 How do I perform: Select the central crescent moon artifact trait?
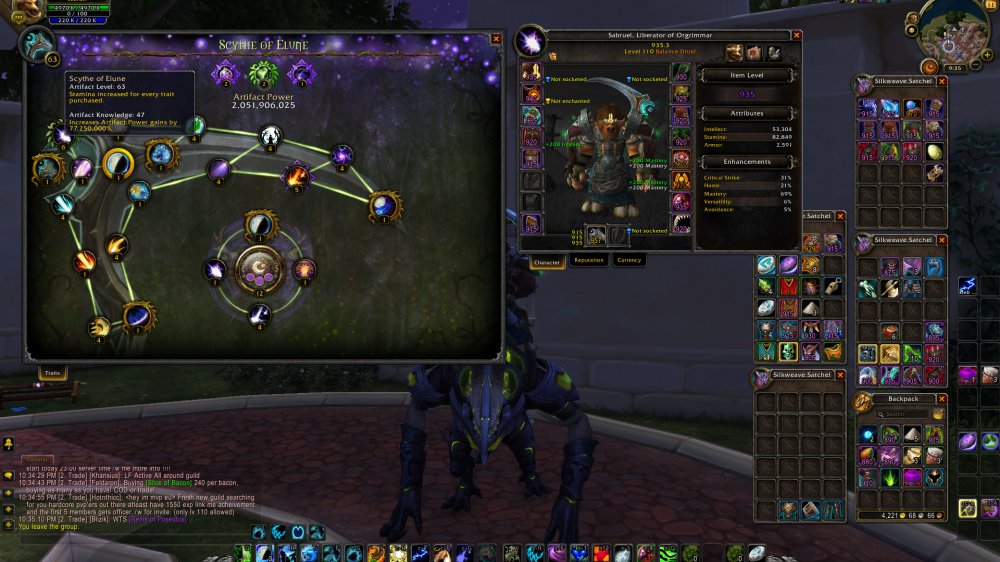point(259,267)
